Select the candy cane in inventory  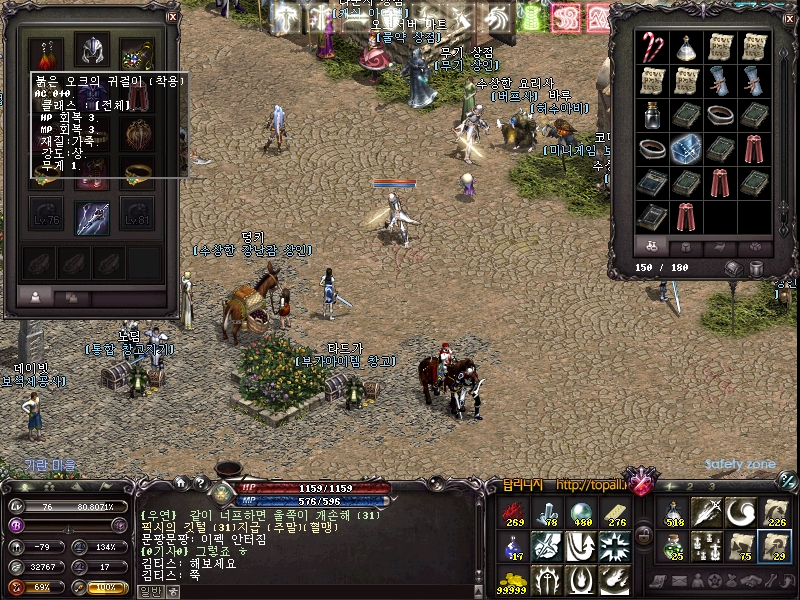651,46
